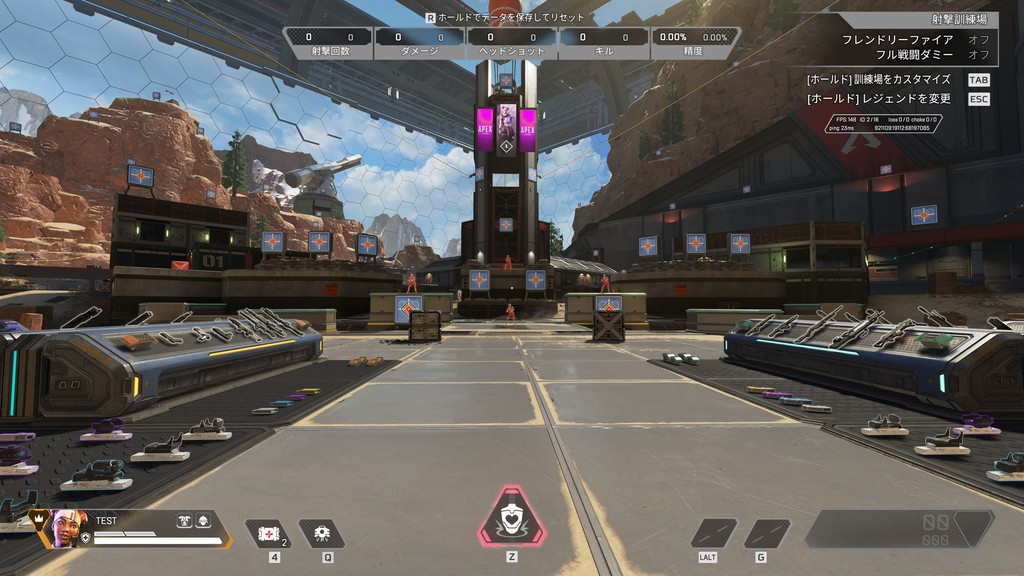
Task: Activate the ultimate ability heart icon
Action: (512, 518)
